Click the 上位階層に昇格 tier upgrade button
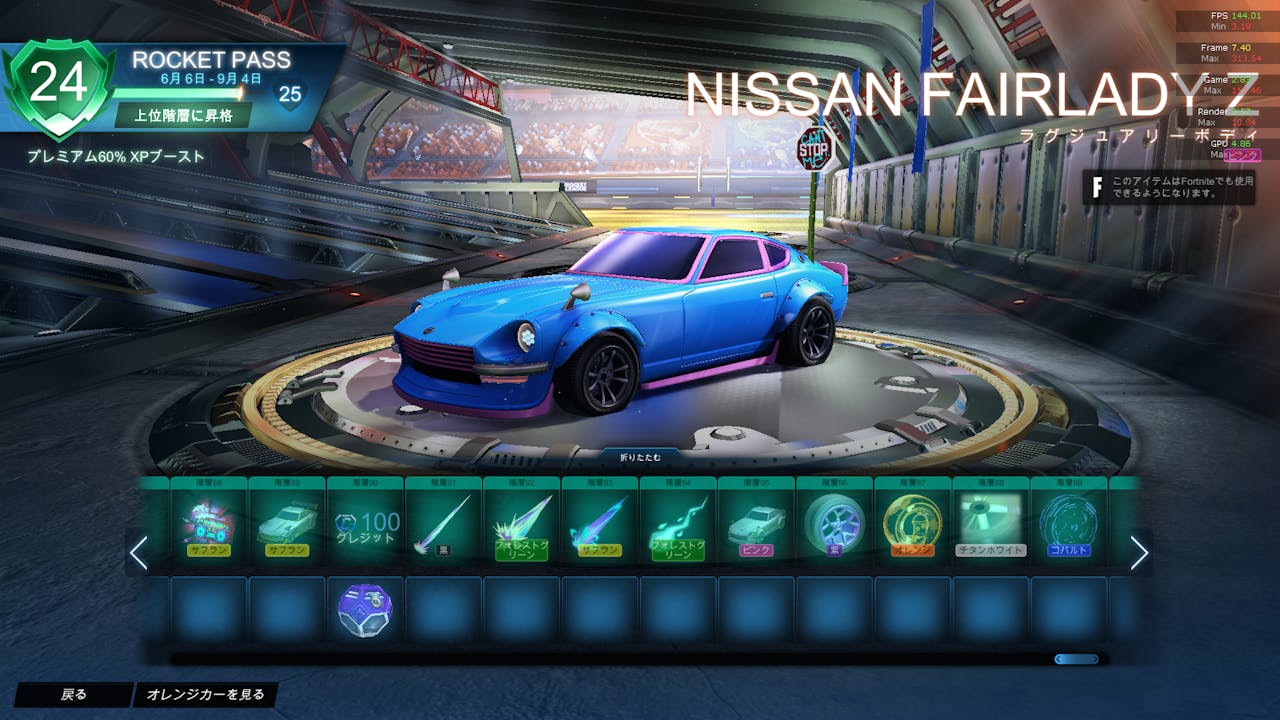 click(181, 115)
